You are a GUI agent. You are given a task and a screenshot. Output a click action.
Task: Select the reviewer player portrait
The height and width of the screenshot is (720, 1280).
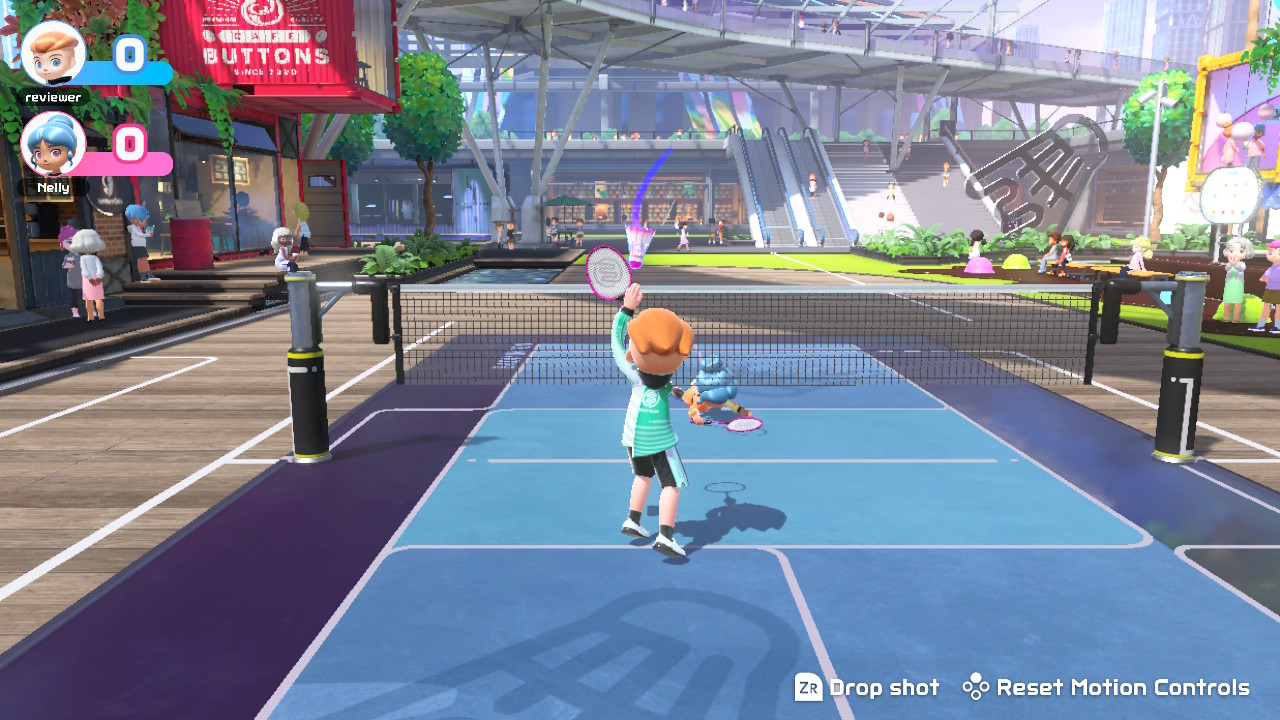pyautogui.click(x=53, y=54)
